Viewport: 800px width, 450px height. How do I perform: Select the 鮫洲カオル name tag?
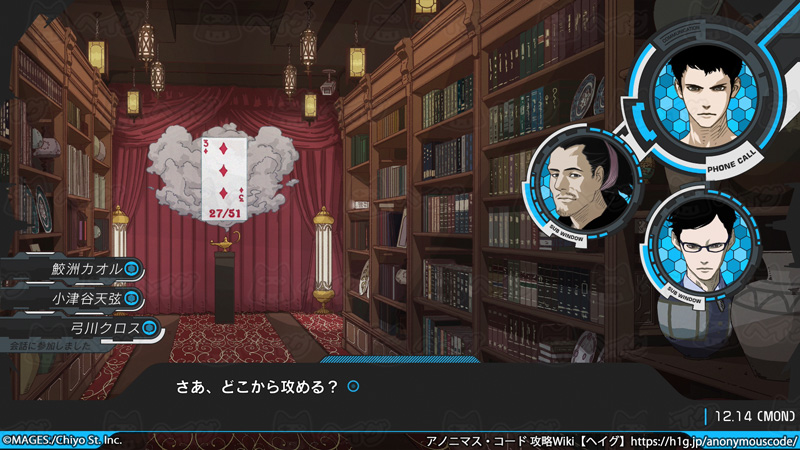[x=88, y=269]
